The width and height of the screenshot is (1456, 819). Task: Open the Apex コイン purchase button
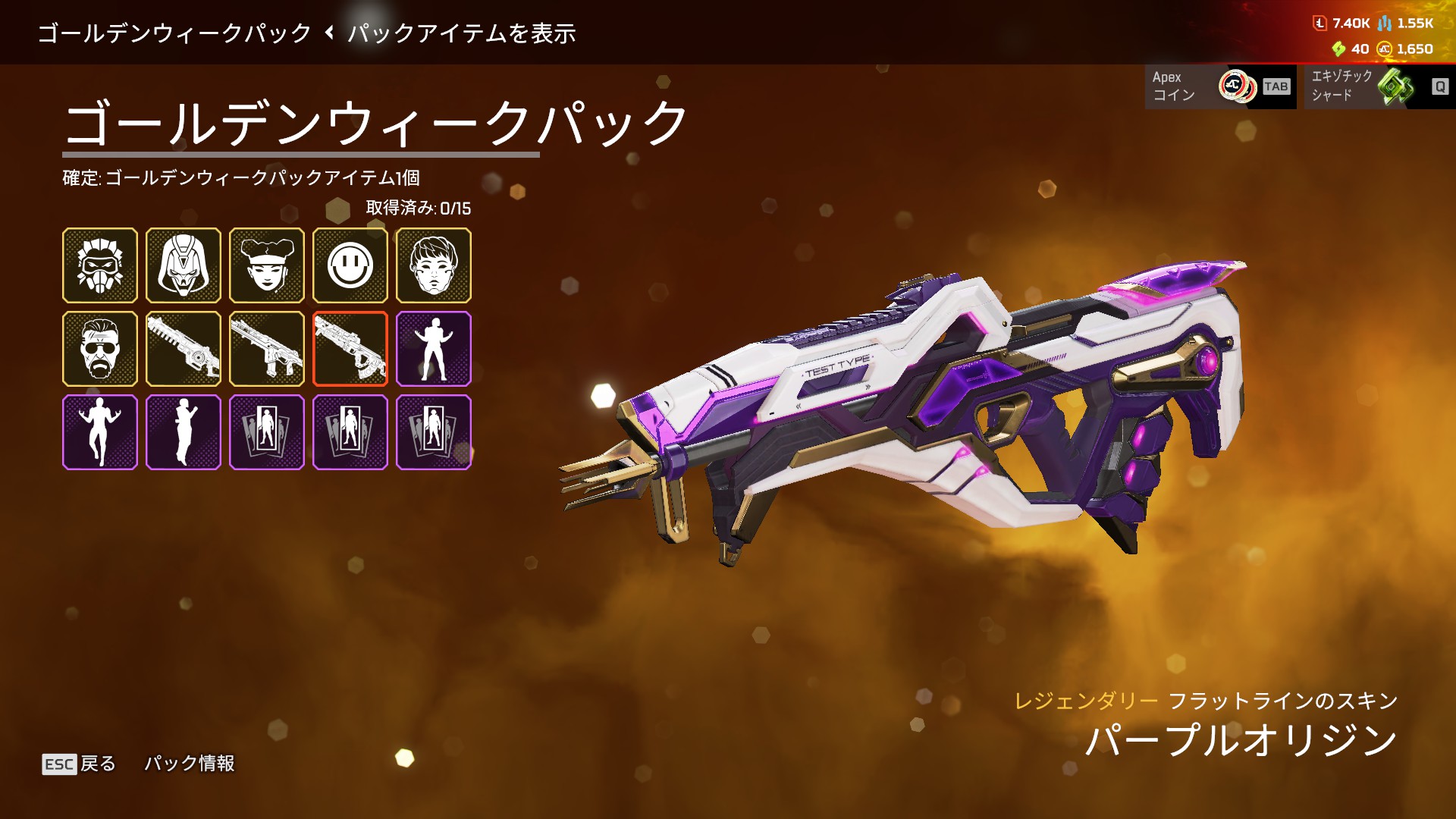pyautogui.click(x=1220, y=86)
